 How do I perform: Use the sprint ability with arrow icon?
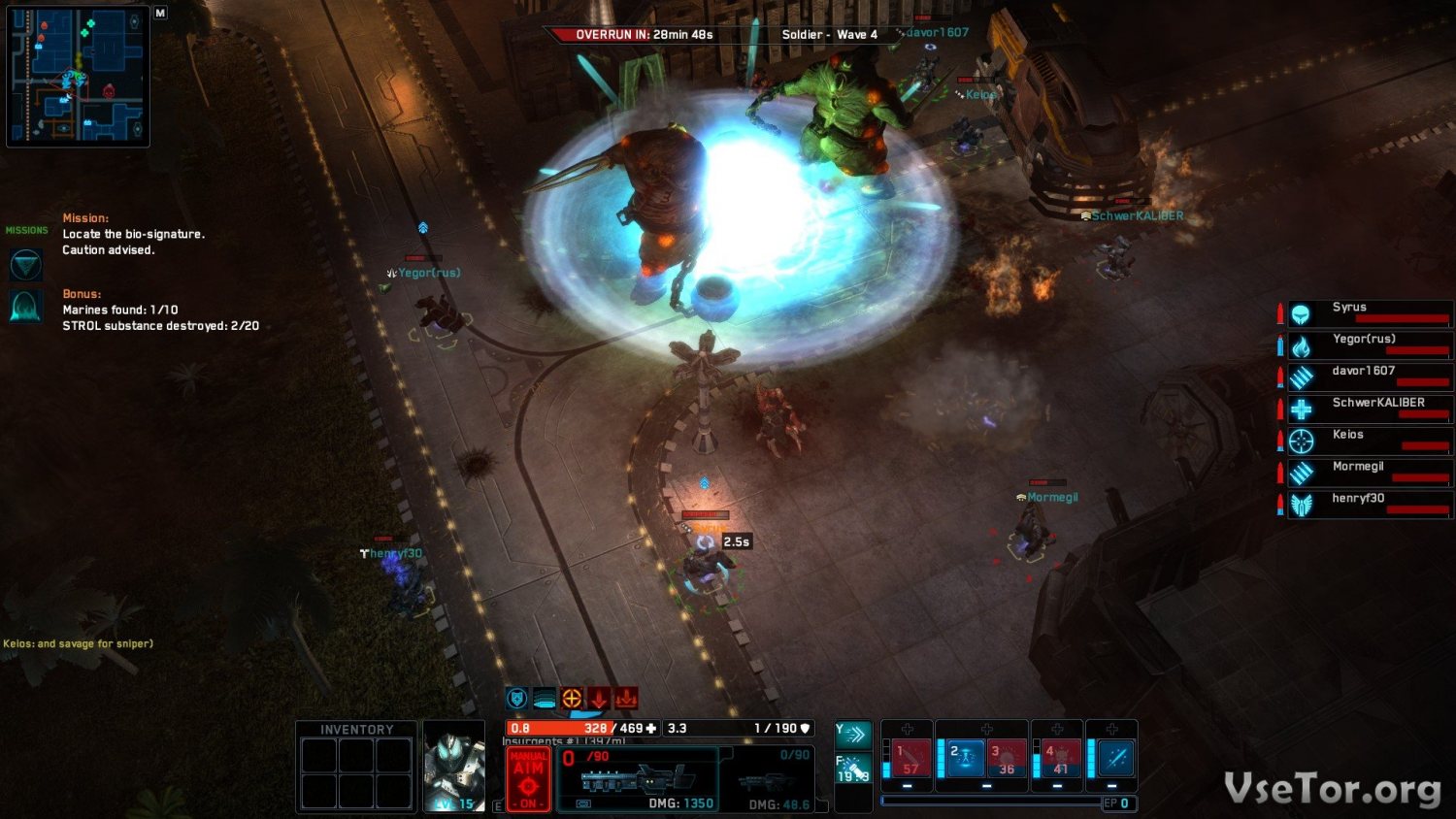click(x=853, y=734)
